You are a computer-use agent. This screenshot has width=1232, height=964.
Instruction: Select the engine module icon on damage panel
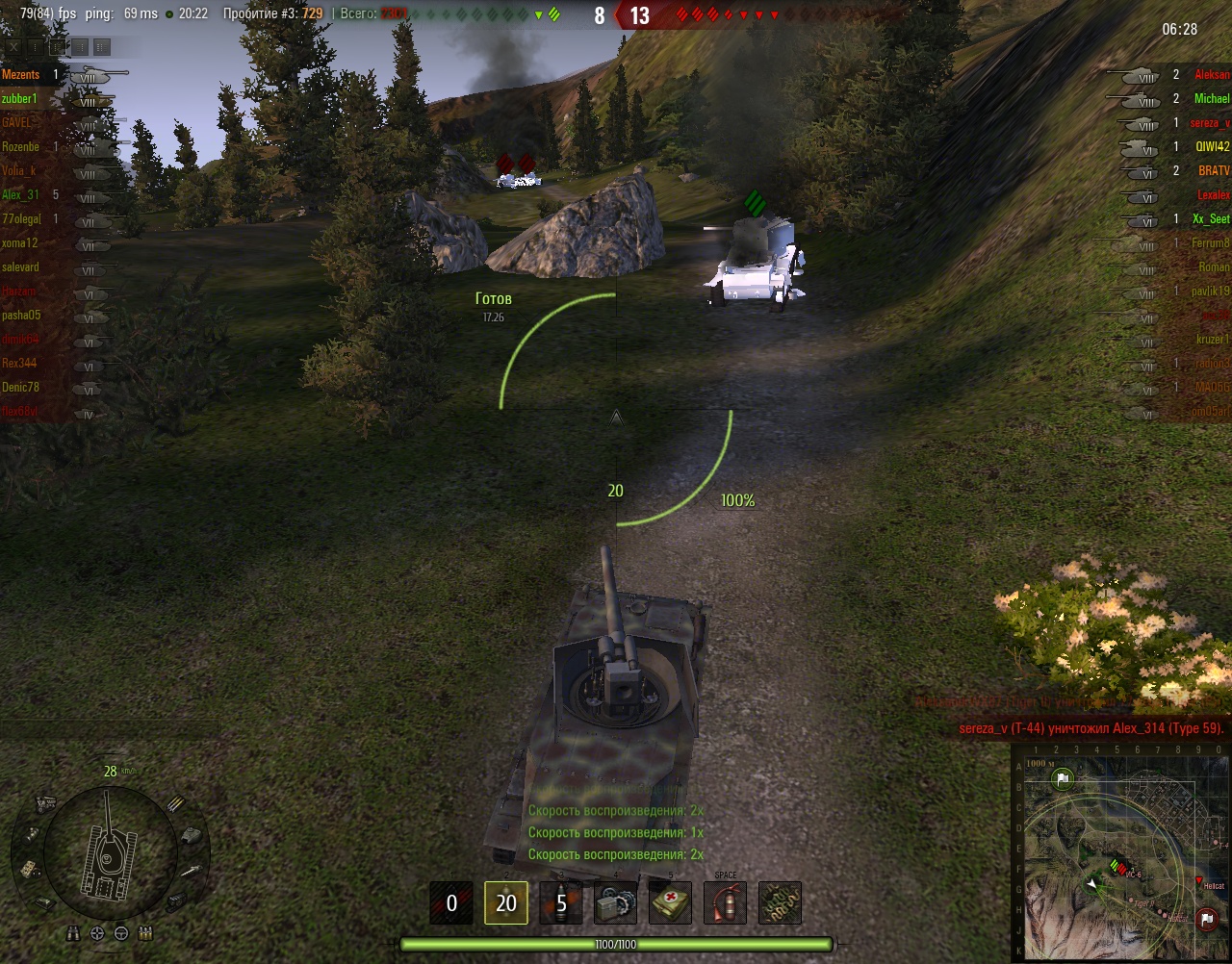click(x=44, y=802)
